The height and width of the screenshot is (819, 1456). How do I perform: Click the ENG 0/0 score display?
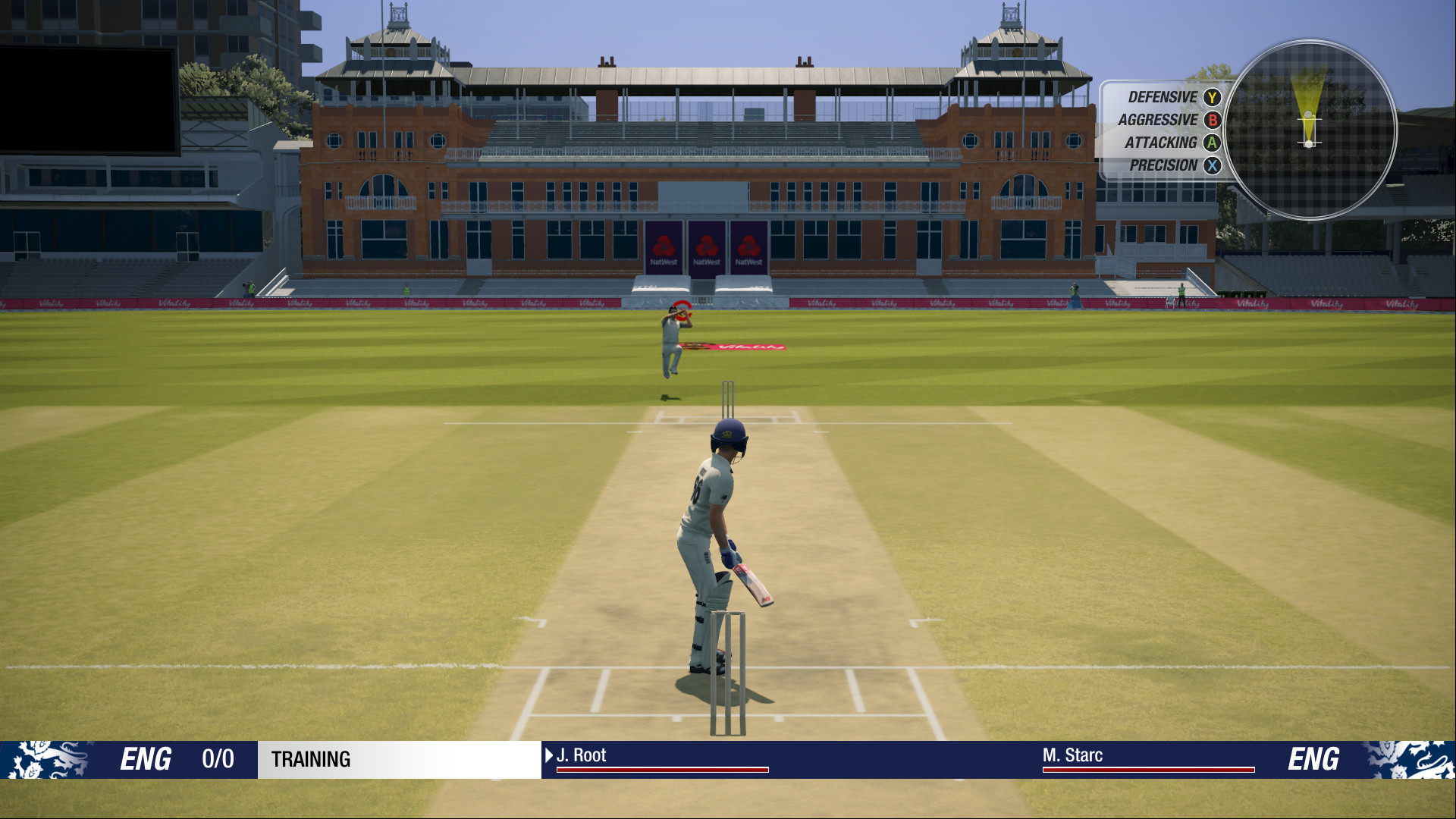click(x=182, y=760)
